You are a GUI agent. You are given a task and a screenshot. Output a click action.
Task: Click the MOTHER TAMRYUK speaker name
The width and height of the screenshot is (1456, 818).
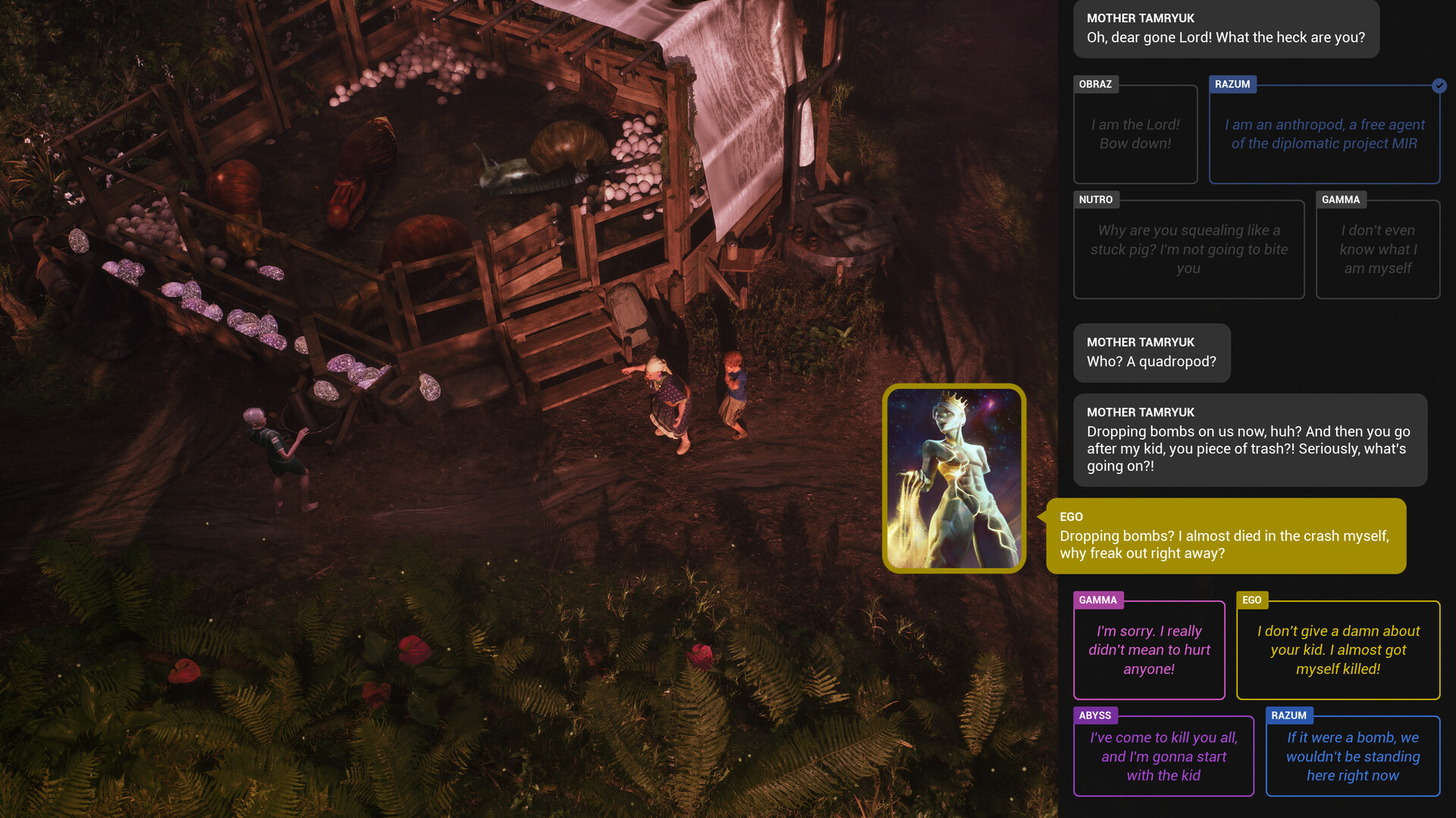click(x=1140, y=17)
